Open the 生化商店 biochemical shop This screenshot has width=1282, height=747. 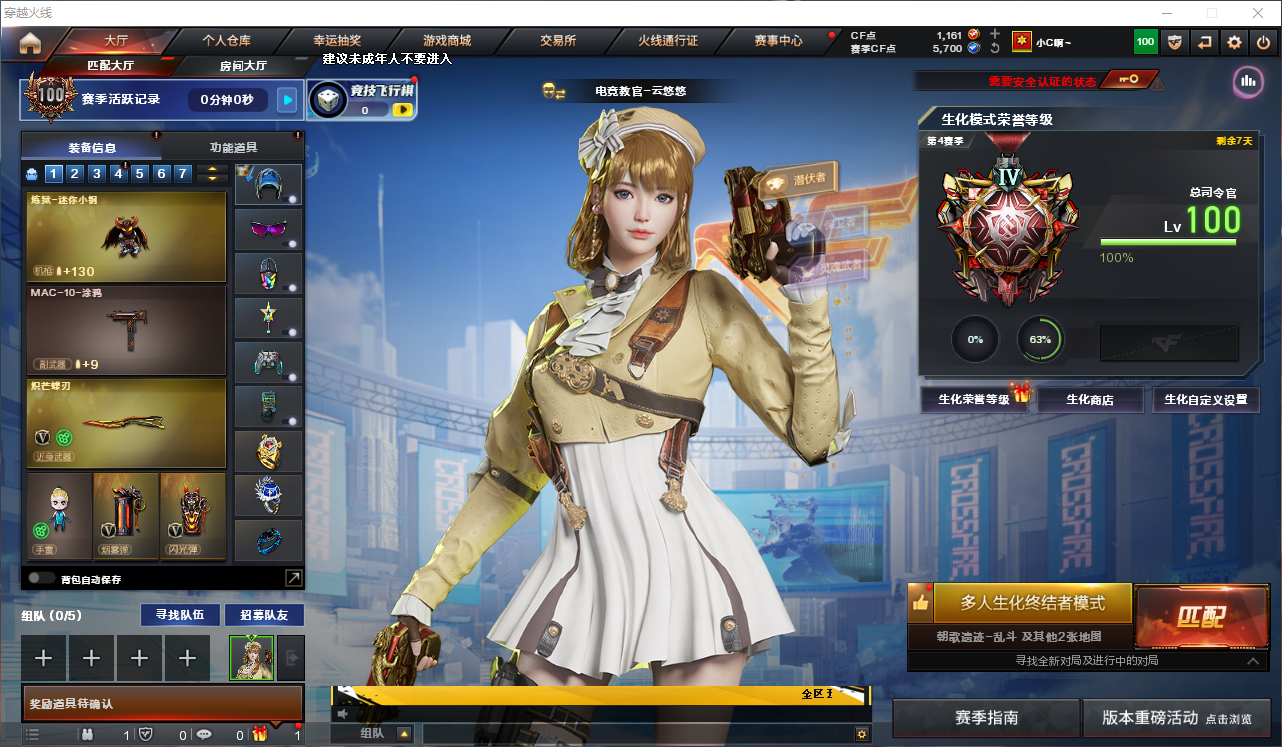click(1090, 400)
